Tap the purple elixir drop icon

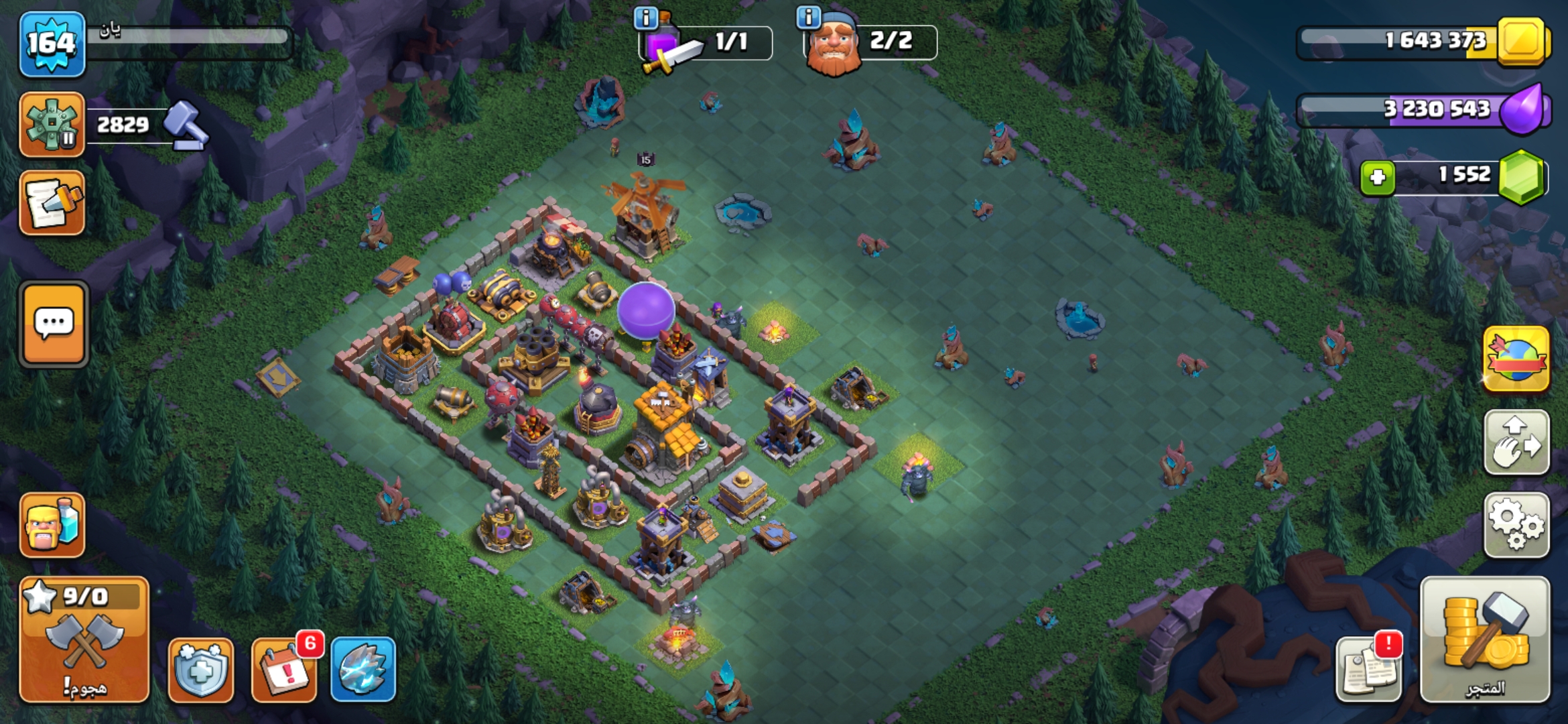tap(1522, 109)
